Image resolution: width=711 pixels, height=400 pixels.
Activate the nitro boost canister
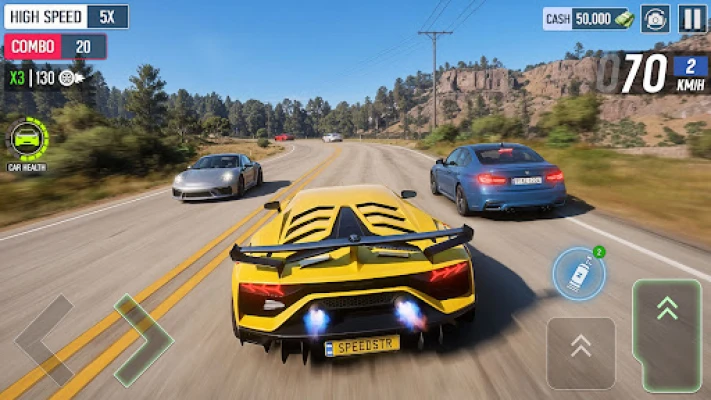[578, 274]
